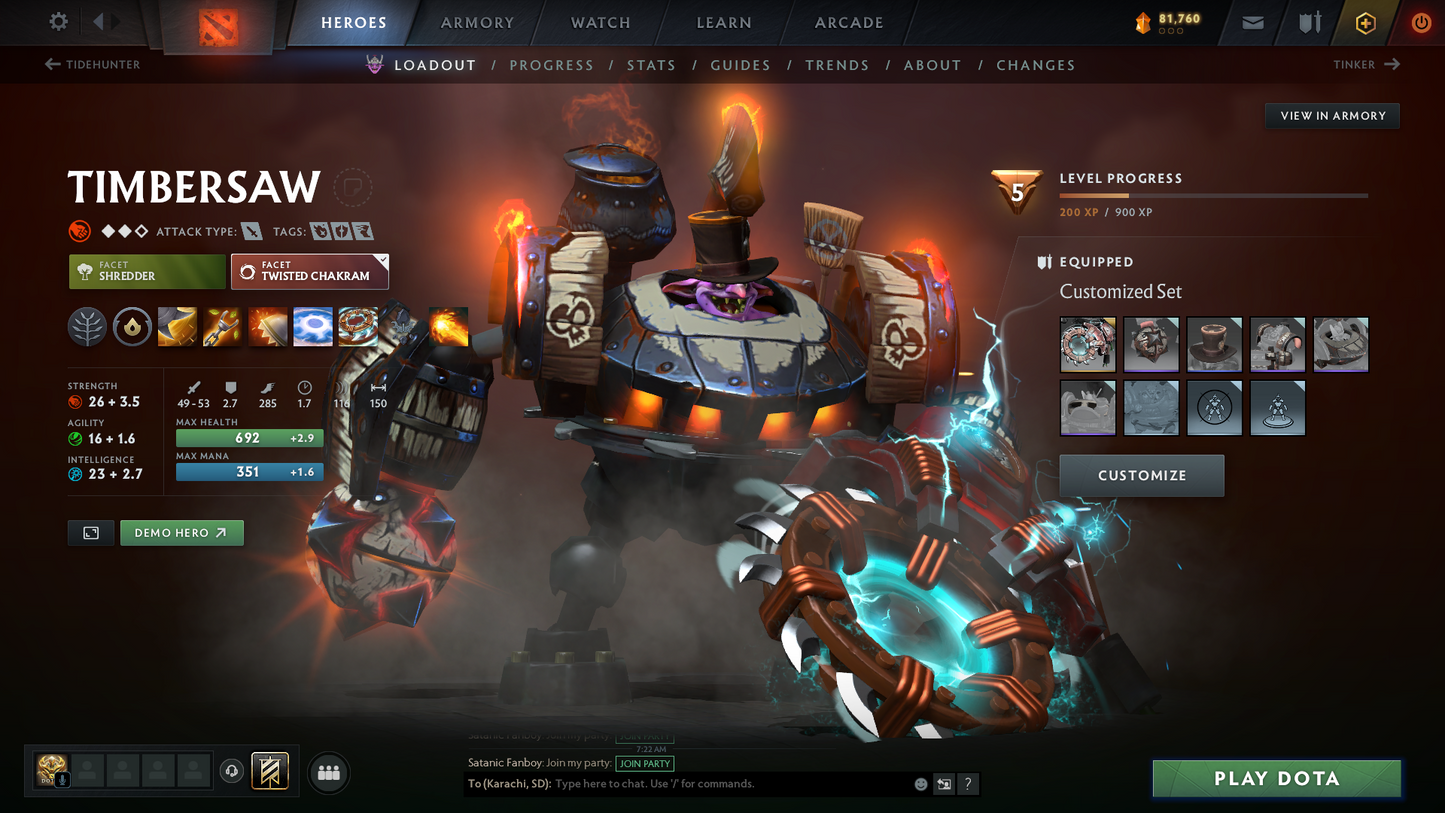
Task: Click the Play Dota button
Action: coord(1276,779)
